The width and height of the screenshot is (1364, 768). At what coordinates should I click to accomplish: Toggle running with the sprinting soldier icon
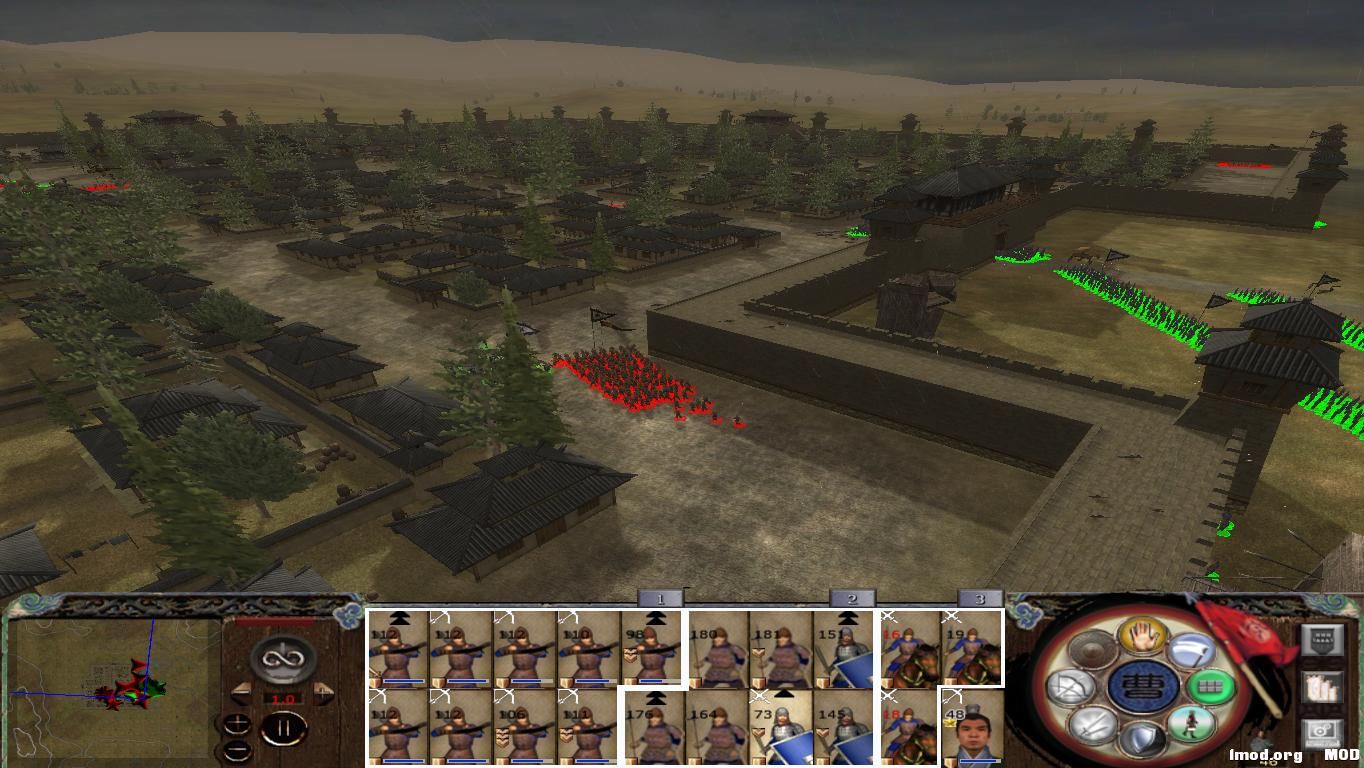[1192, 725]
